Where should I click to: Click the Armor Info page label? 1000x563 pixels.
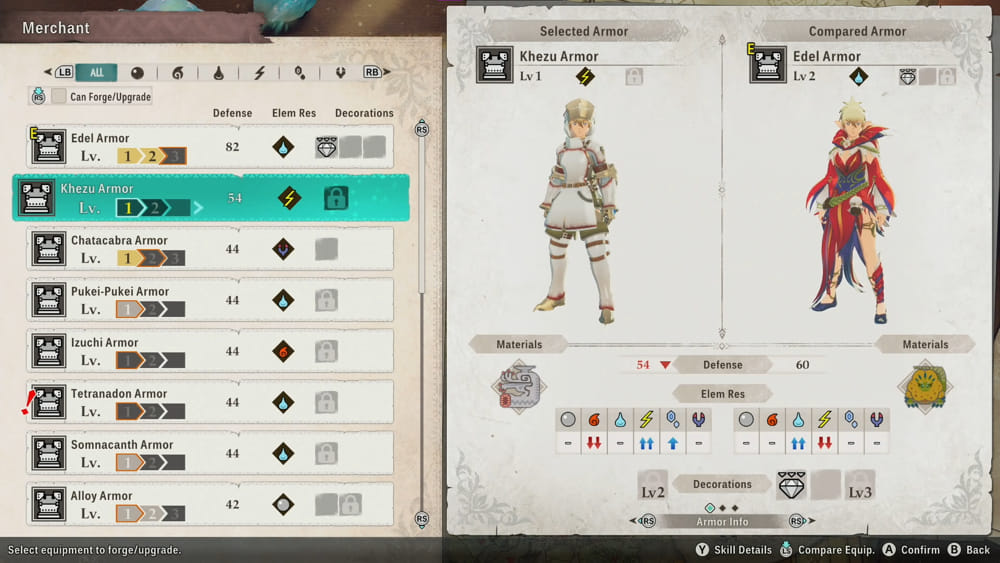(722, 521)
